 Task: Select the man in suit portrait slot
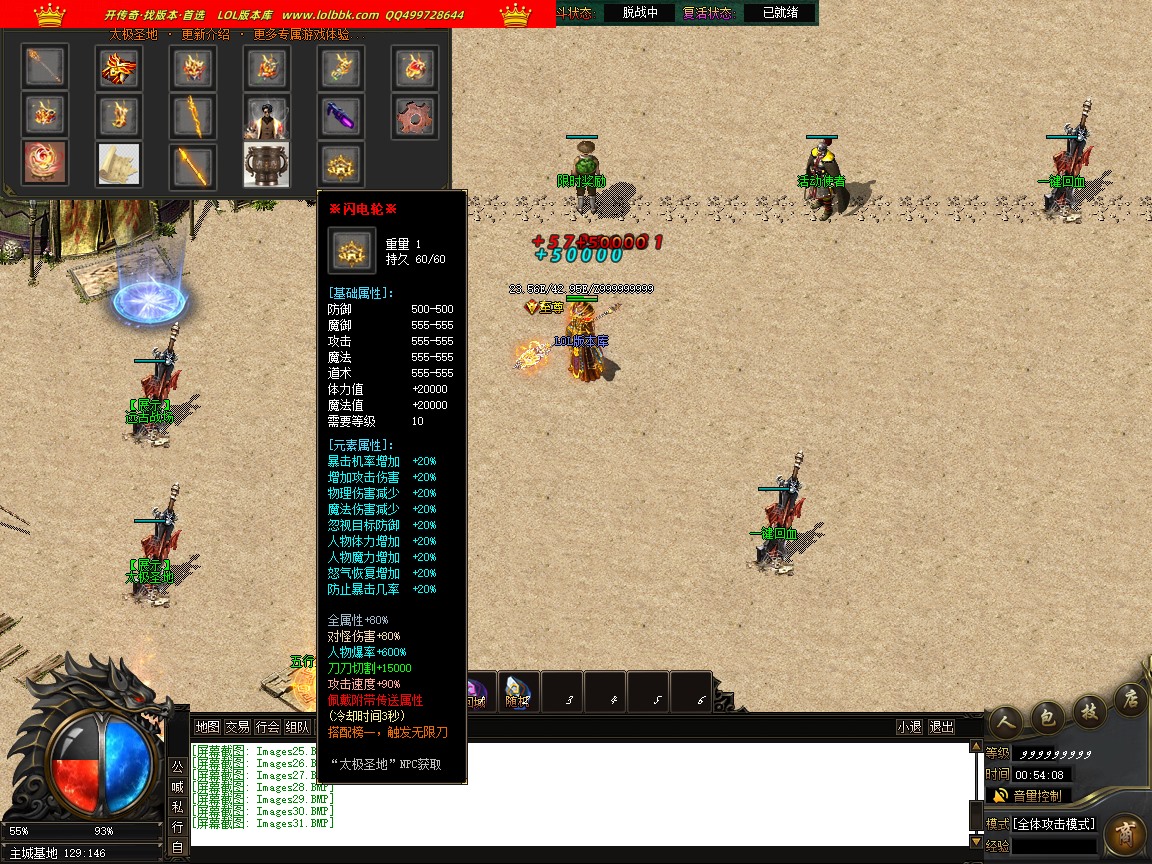click(x=266, y=117)
